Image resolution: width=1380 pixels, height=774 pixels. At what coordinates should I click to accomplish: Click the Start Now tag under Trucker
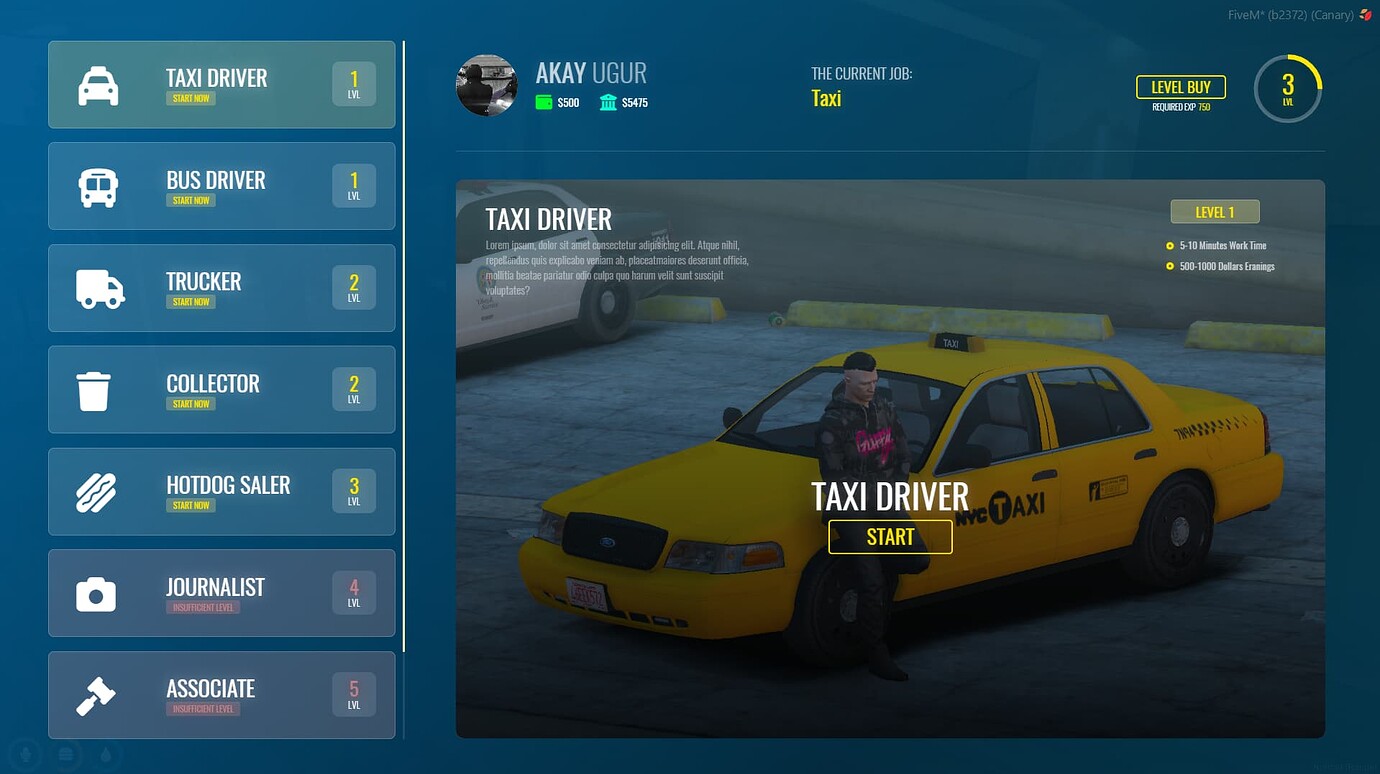(191, 302)
